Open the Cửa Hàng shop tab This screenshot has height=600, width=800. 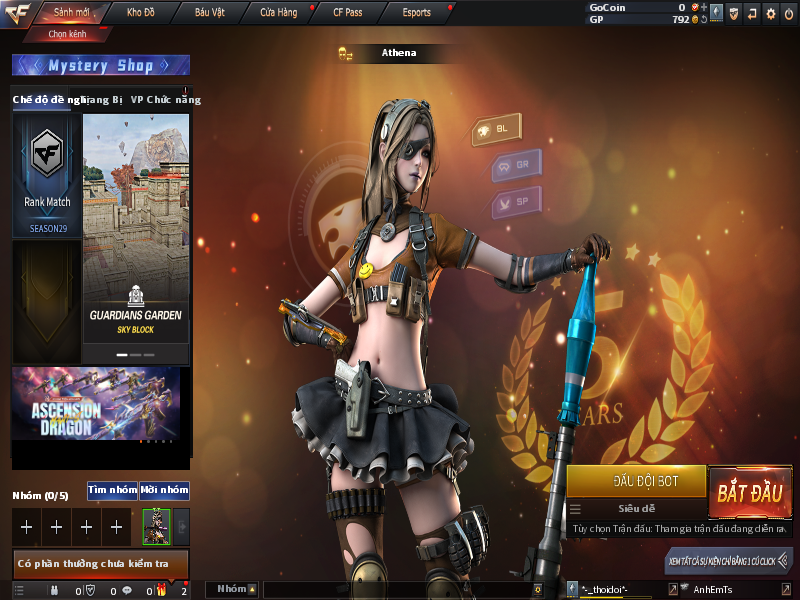tap(278, 12)
